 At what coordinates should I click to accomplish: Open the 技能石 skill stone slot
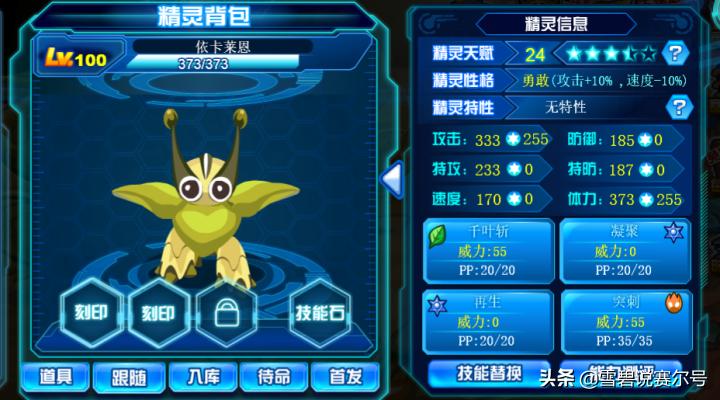coord(320,313)
